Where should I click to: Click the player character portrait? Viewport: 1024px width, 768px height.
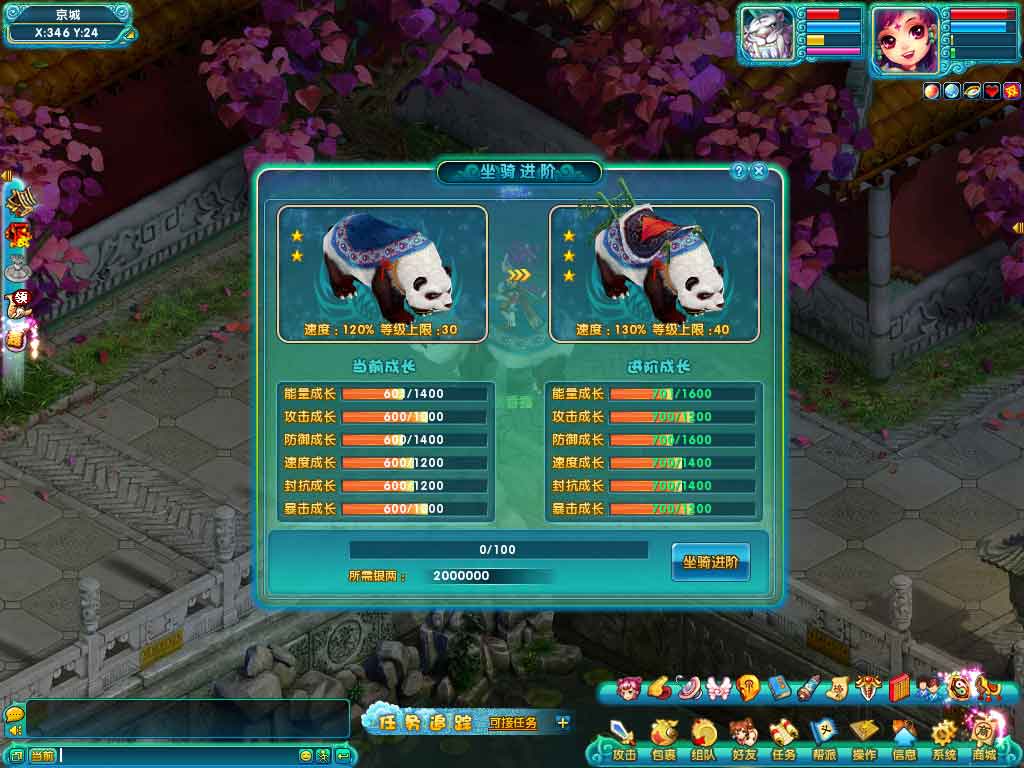905,40
